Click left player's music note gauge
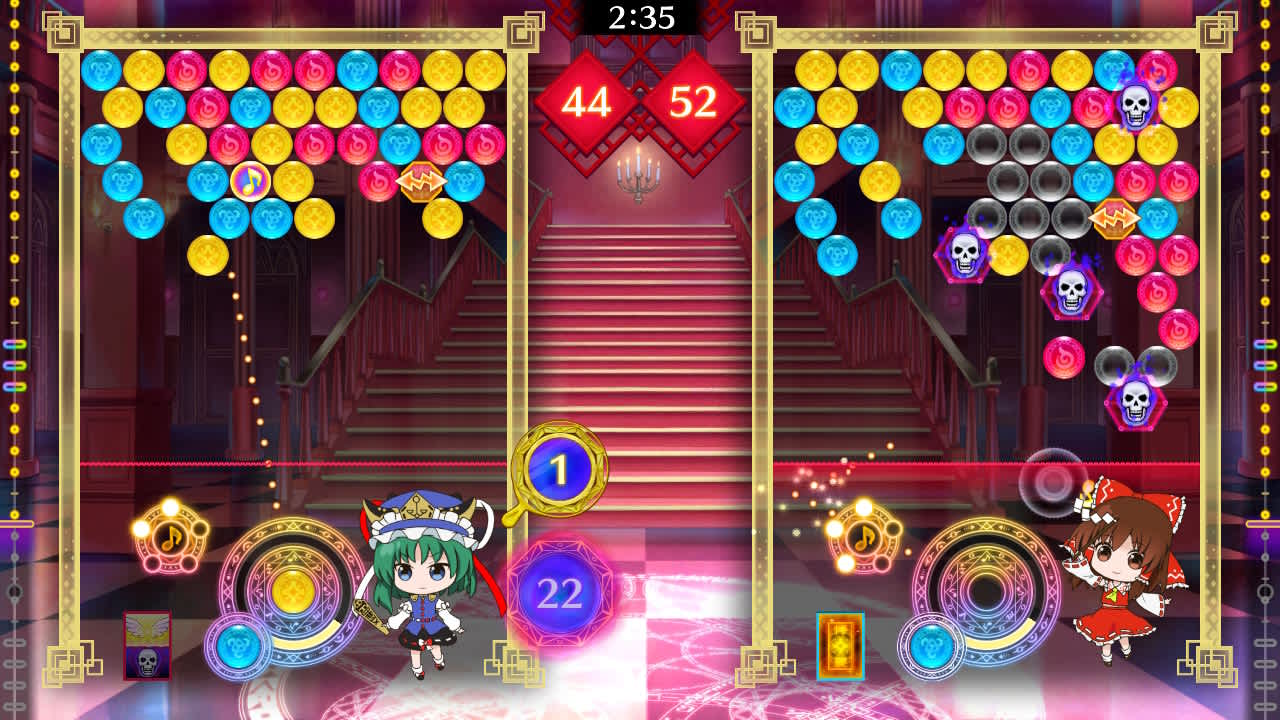The image size is (1280, 720). click(169, 540)
